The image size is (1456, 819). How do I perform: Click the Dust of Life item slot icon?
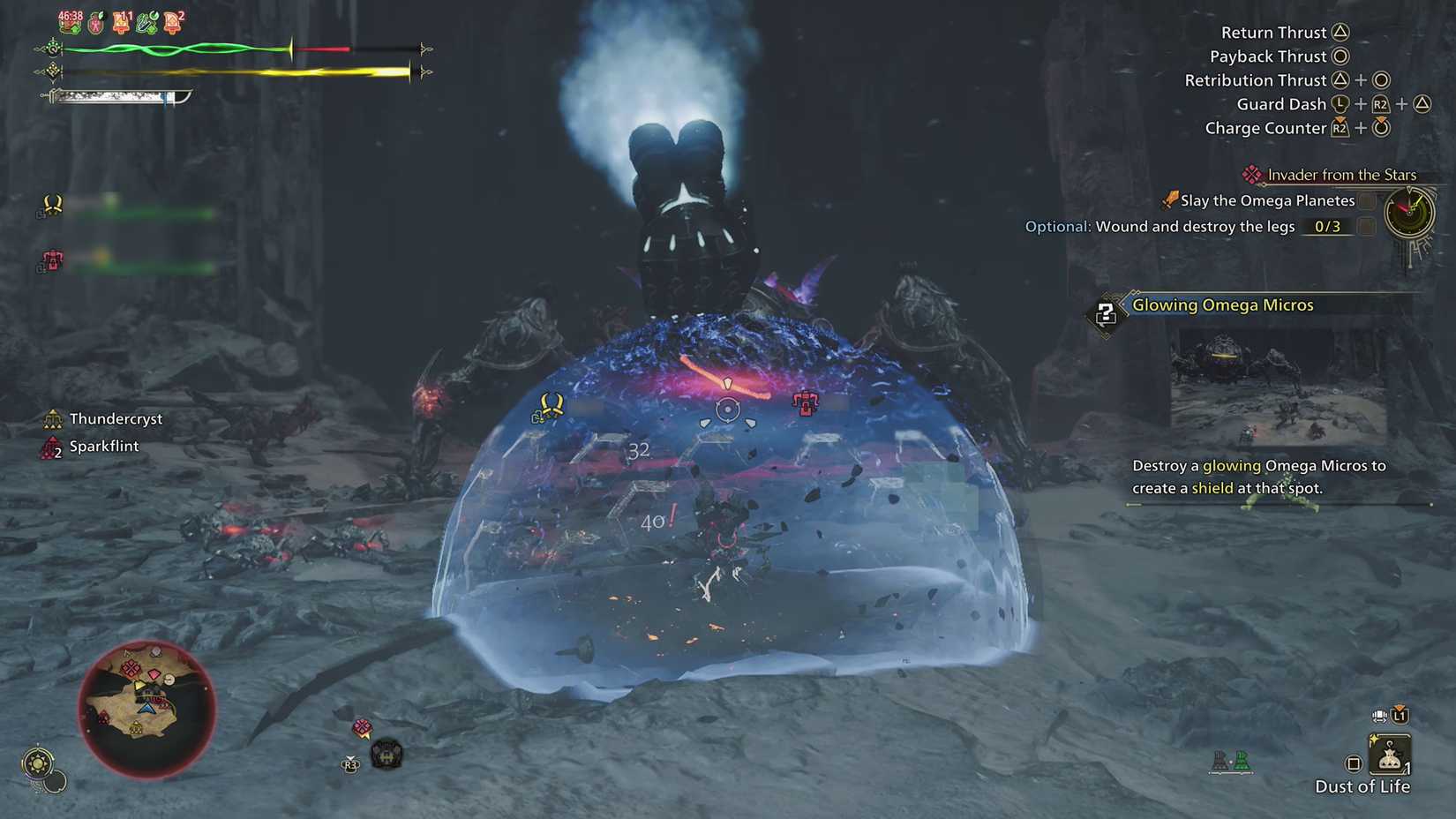1390,752
